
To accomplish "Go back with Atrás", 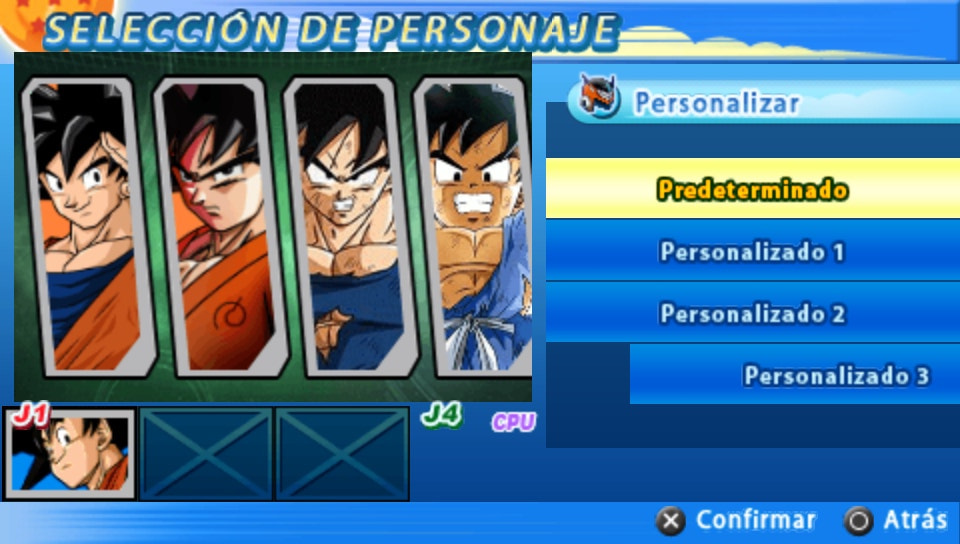I will point(896,520).
